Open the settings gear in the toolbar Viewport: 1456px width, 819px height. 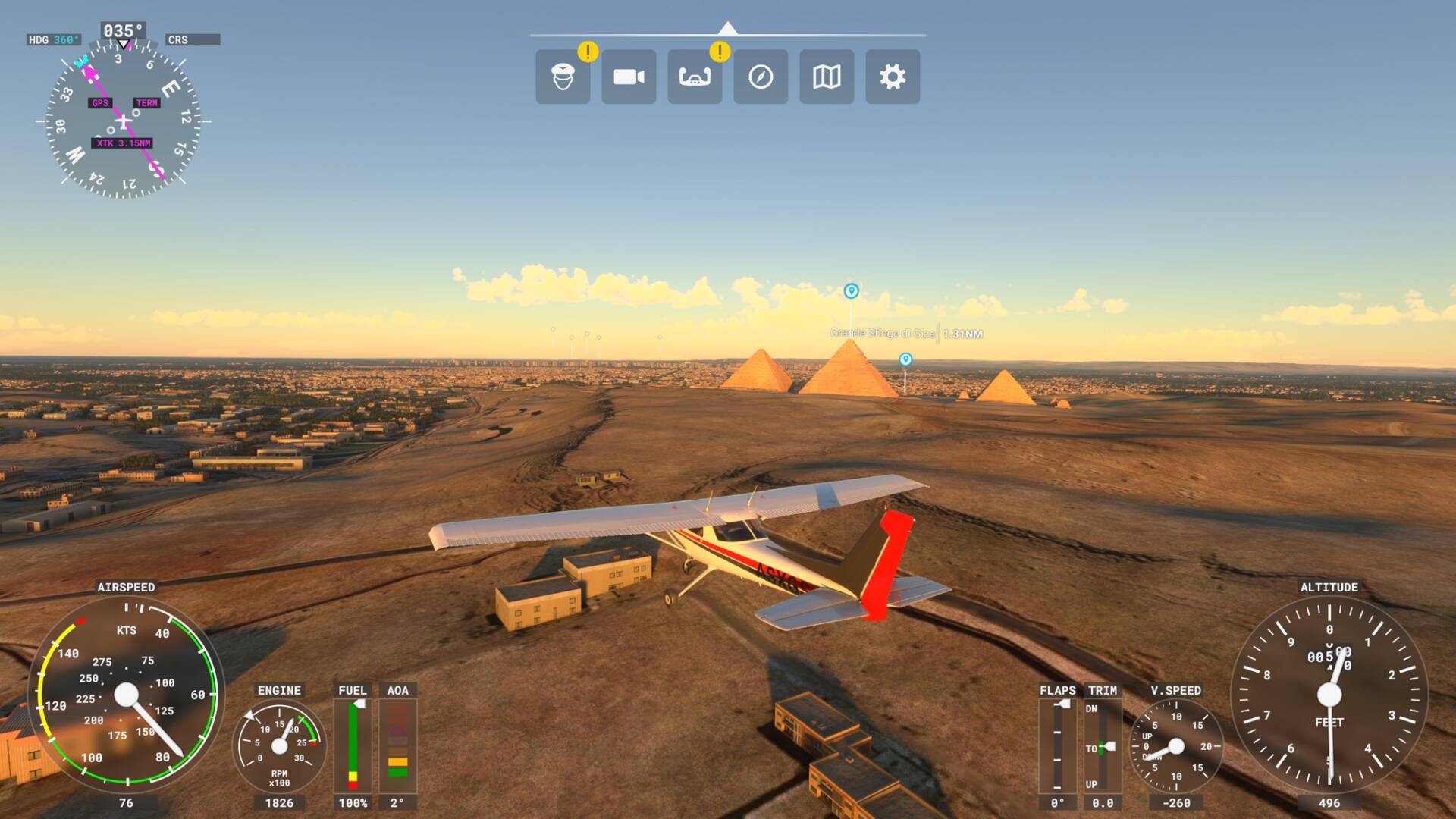pyautogui.click(x=892, y=77)
